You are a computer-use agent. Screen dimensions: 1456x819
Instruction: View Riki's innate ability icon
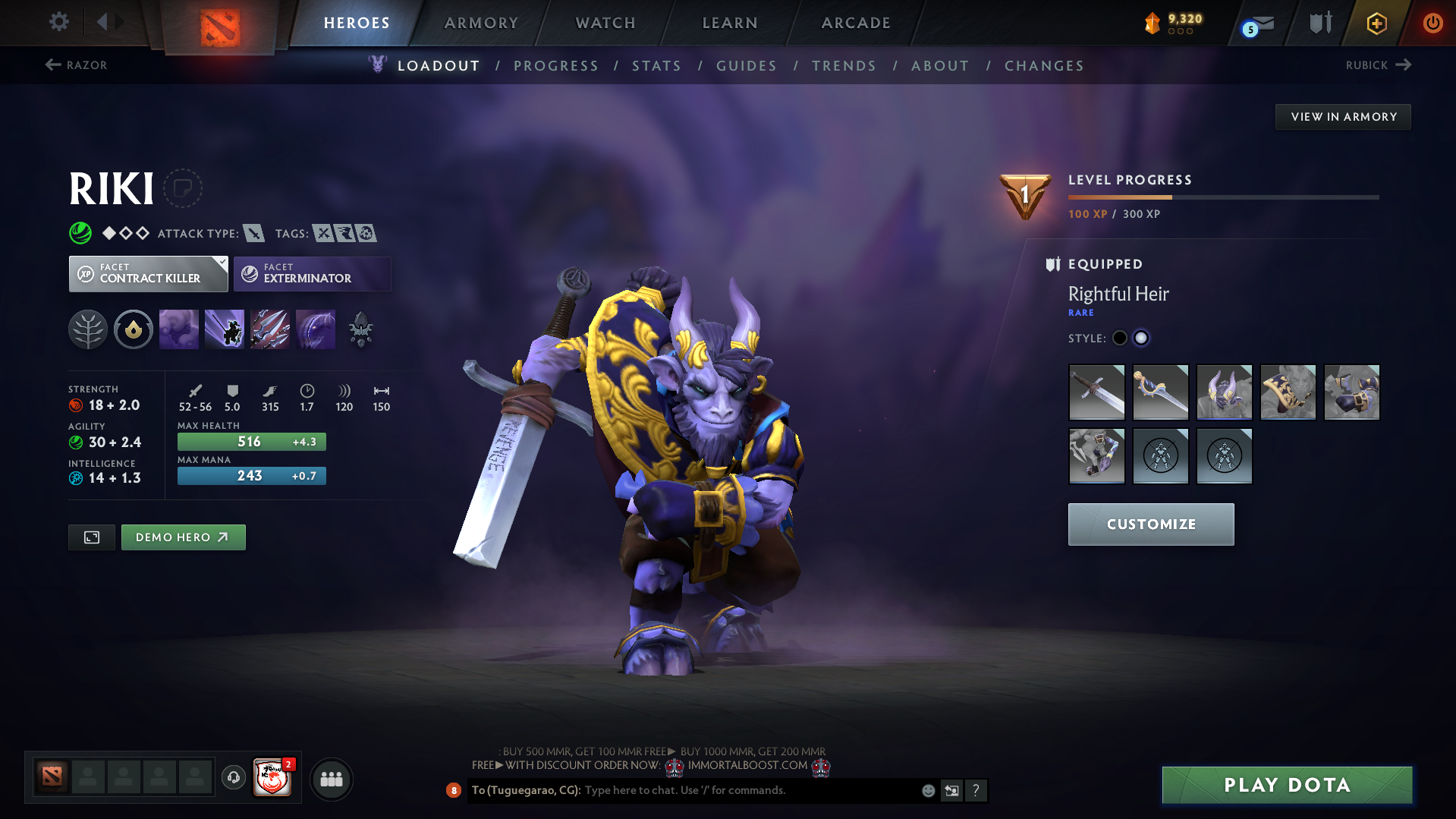click(134, 329)
